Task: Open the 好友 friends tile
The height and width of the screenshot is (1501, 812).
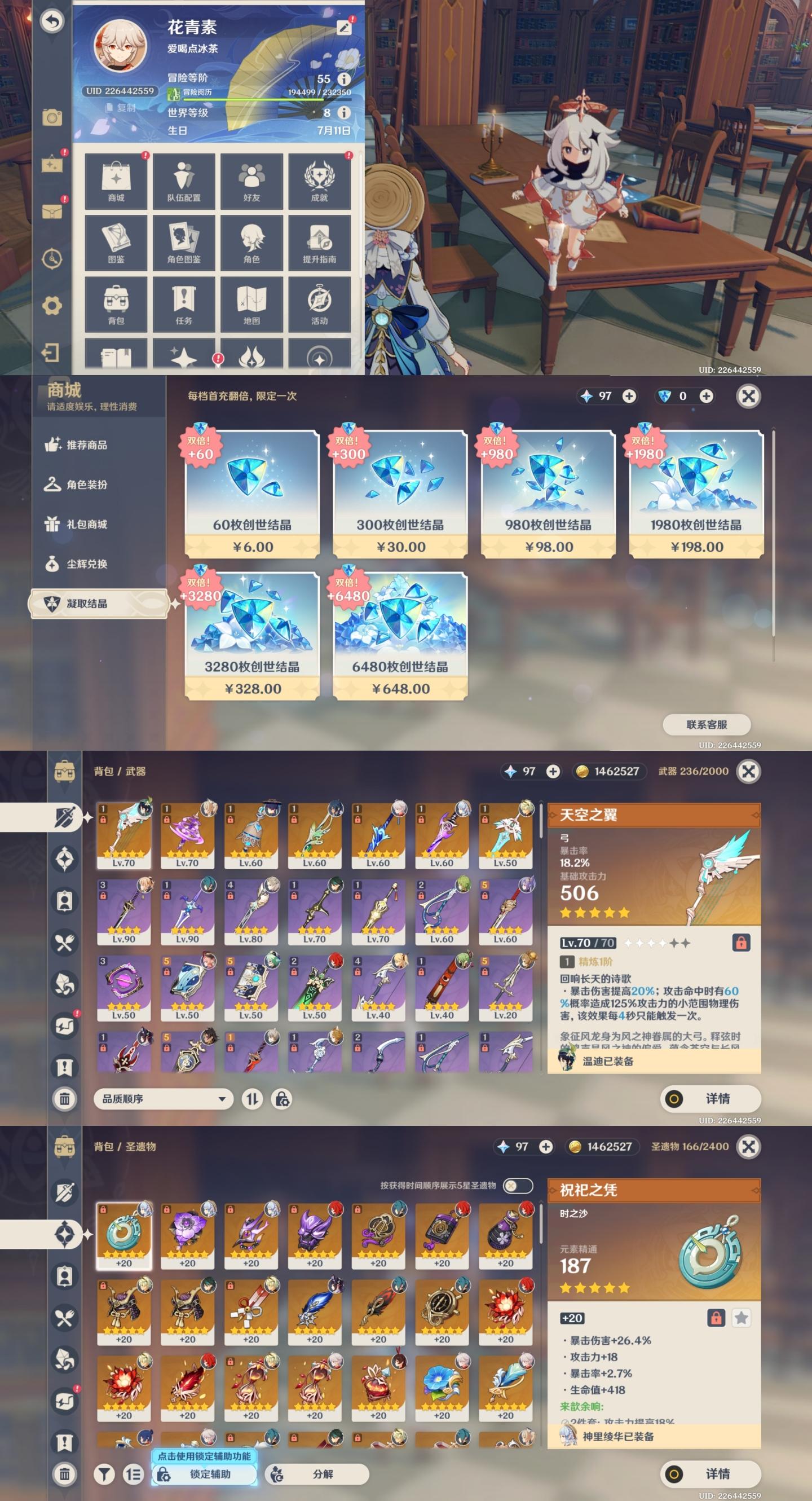Action: (251, 182)
